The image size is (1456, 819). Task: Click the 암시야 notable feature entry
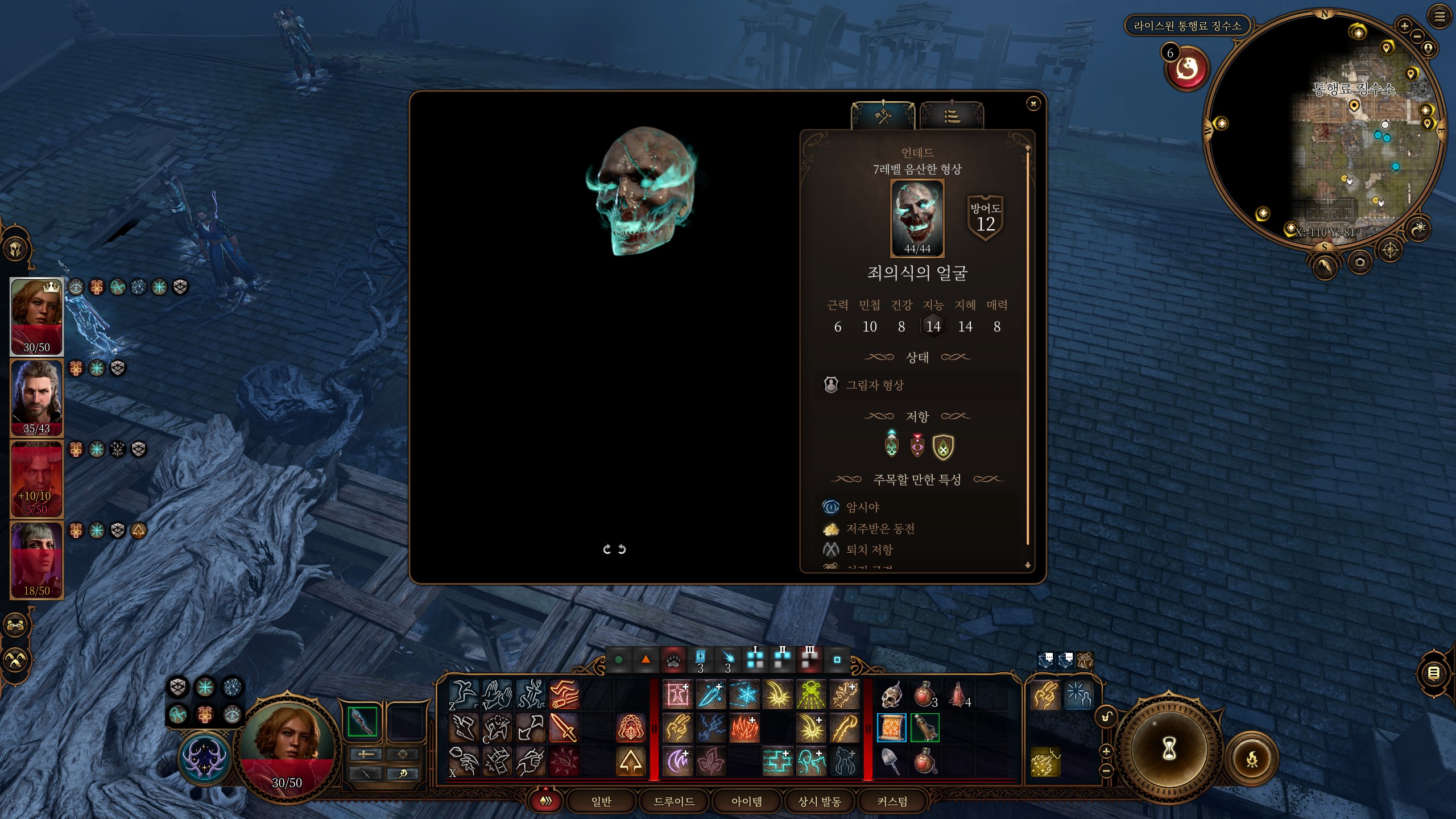coord(862,507)
